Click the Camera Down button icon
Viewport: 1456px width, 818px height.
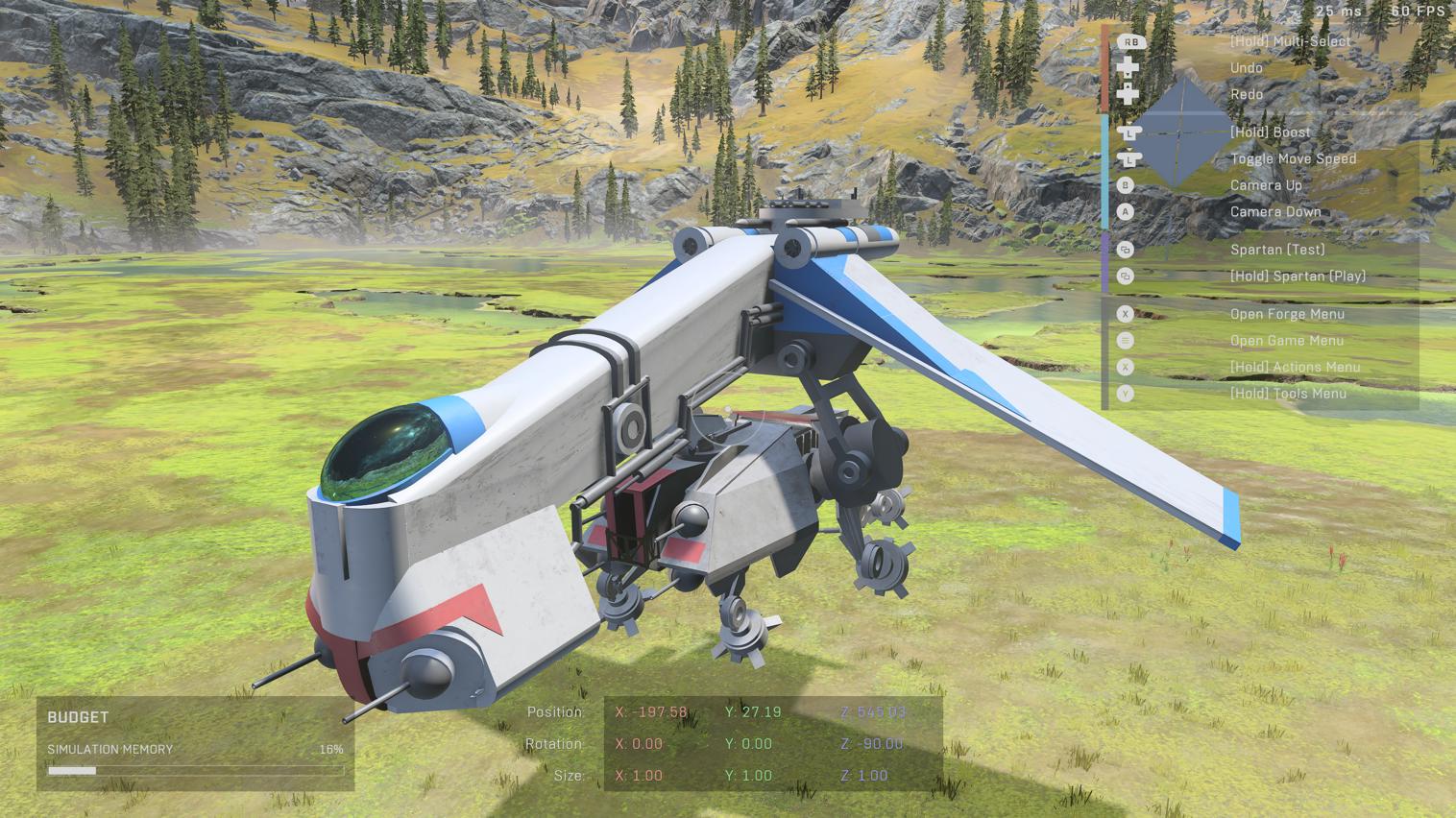coord(1126,211)
